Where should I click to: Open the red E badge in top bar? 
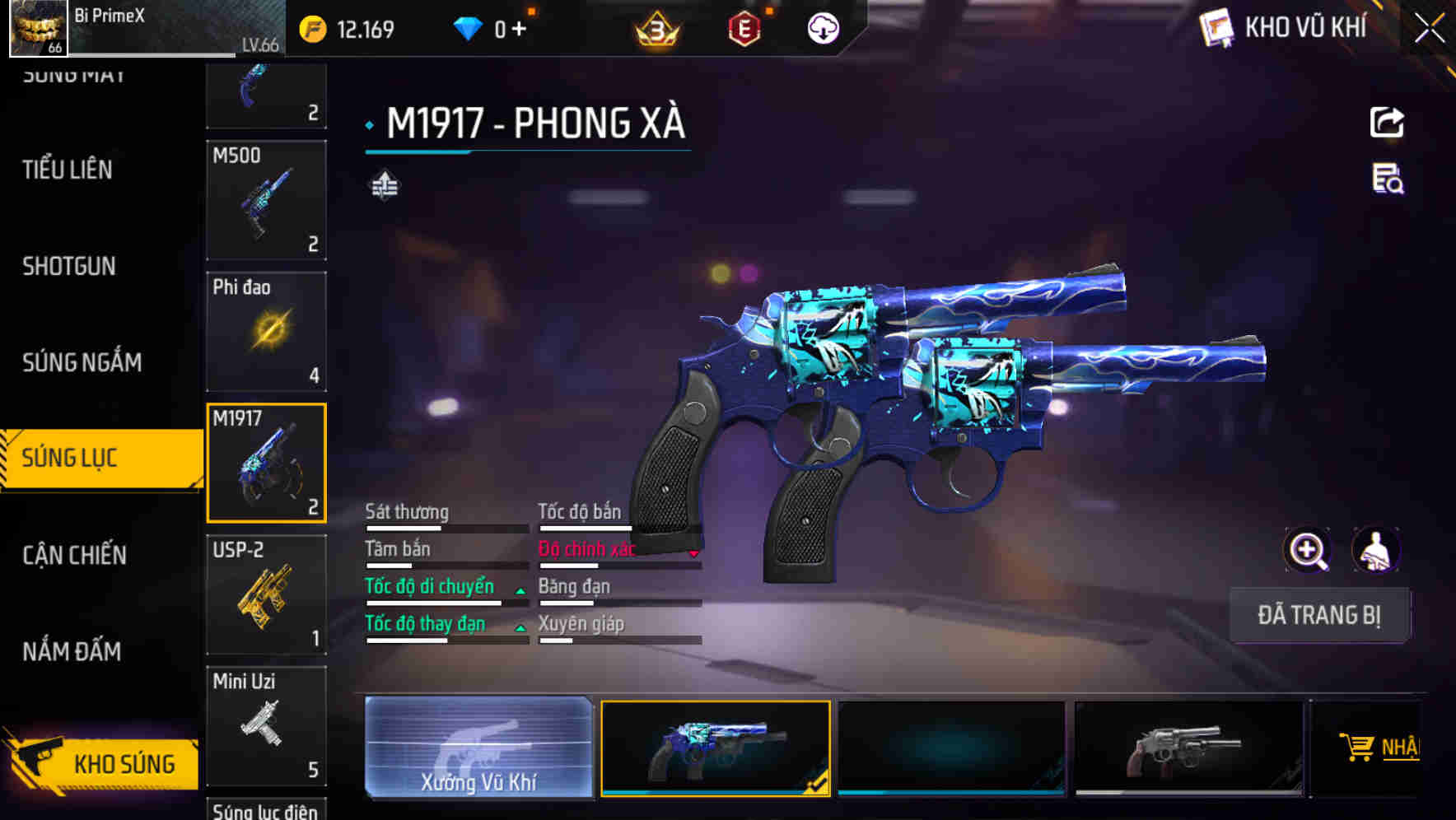(746, 29)
